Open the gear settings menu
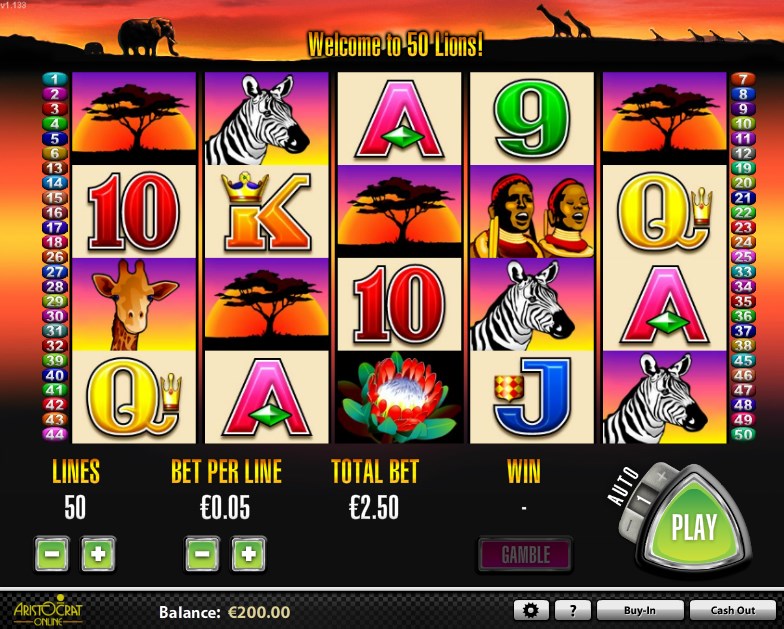 [x=531, y=610]
